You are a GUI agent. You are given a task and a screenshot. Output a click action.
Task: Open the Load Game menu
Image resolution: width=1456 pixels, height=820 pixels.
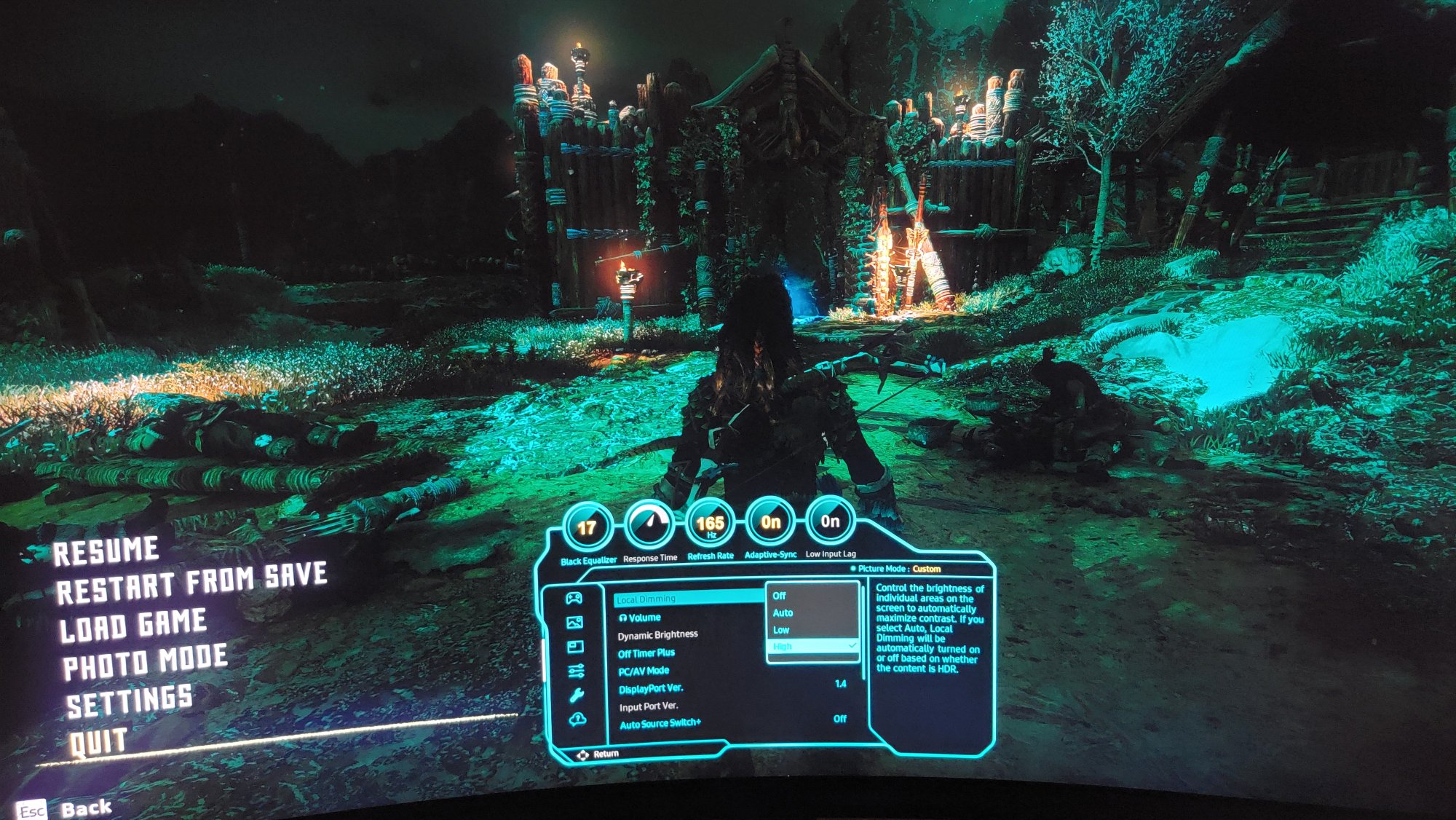[133, 626]
